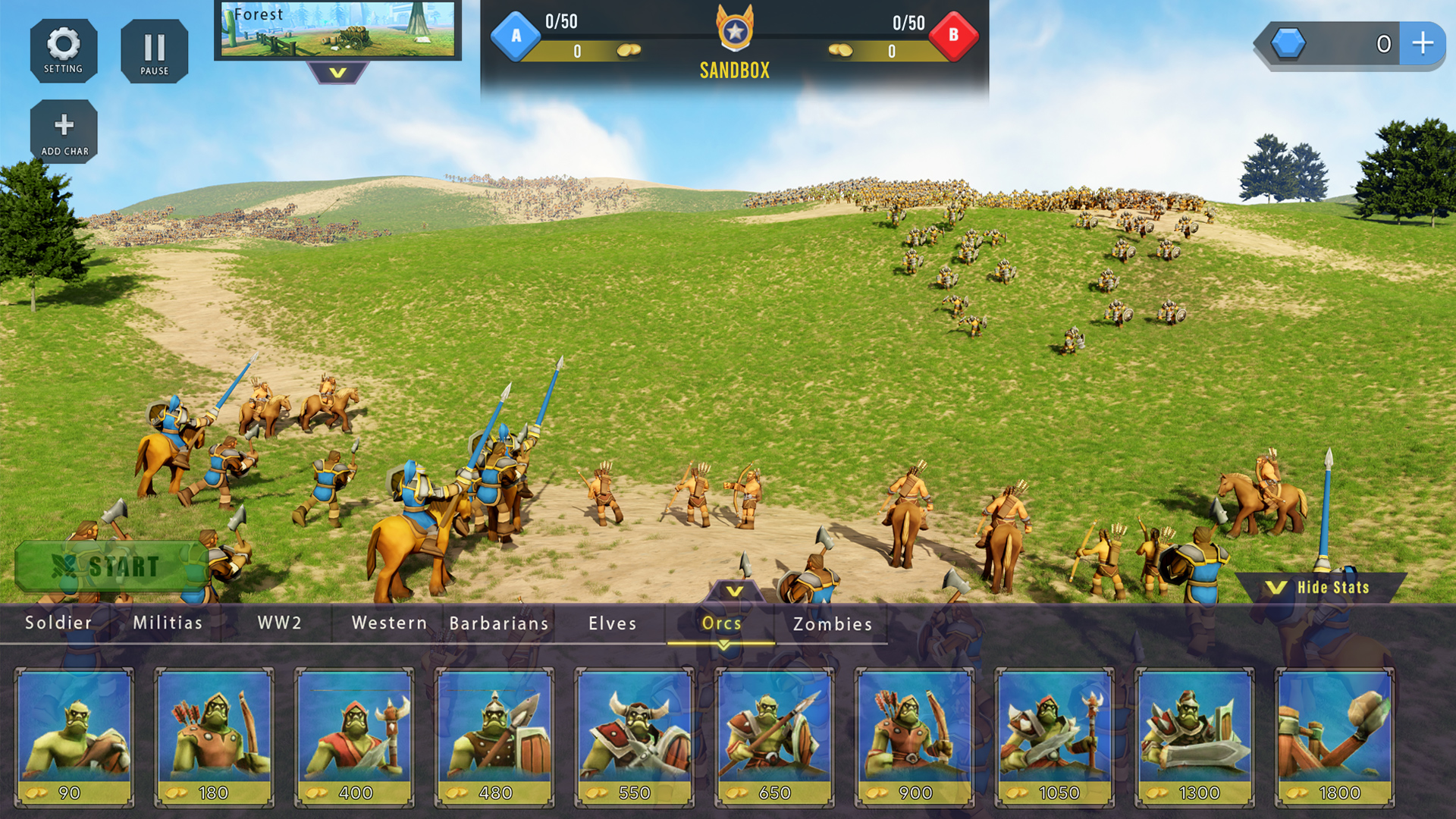Screen dimensions: 1456x819
Task: Click the plus to buy gems
Action: [1422, 44]
